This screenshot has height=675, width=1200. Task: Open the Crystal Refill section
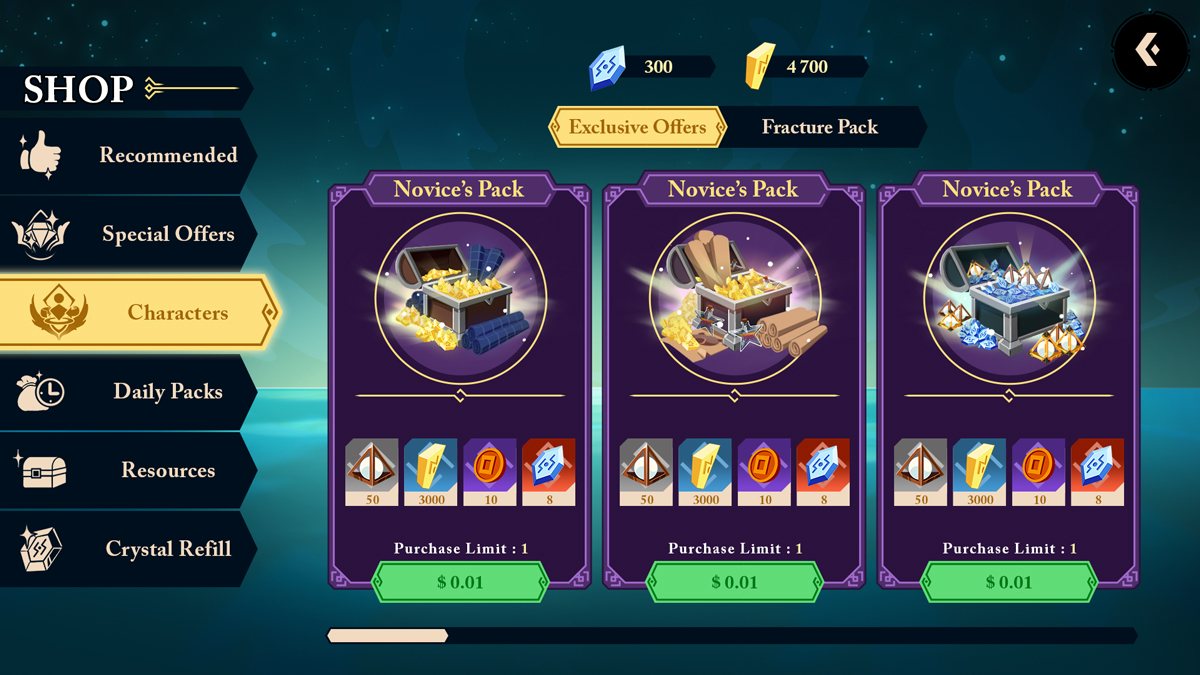point(130,548)
